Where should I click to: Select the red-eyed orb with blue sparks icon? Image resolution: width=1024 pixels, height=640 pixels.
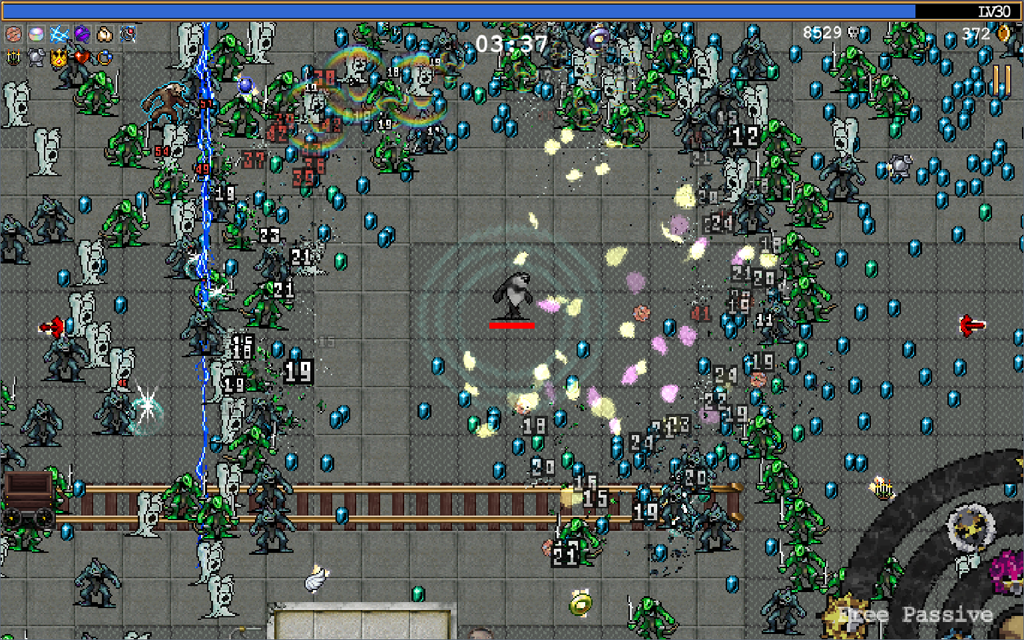point(128,34)
